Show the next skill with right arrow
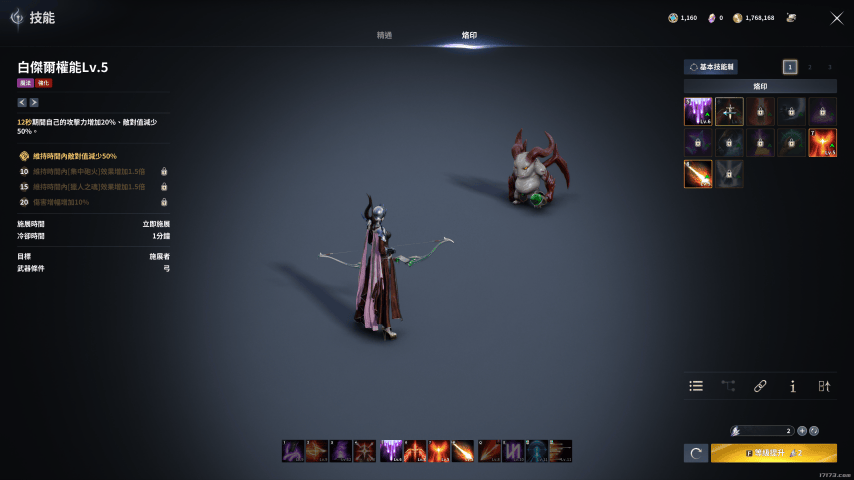Image resolution: width=854 pixels, height=480 pixels. click(34, 102)
